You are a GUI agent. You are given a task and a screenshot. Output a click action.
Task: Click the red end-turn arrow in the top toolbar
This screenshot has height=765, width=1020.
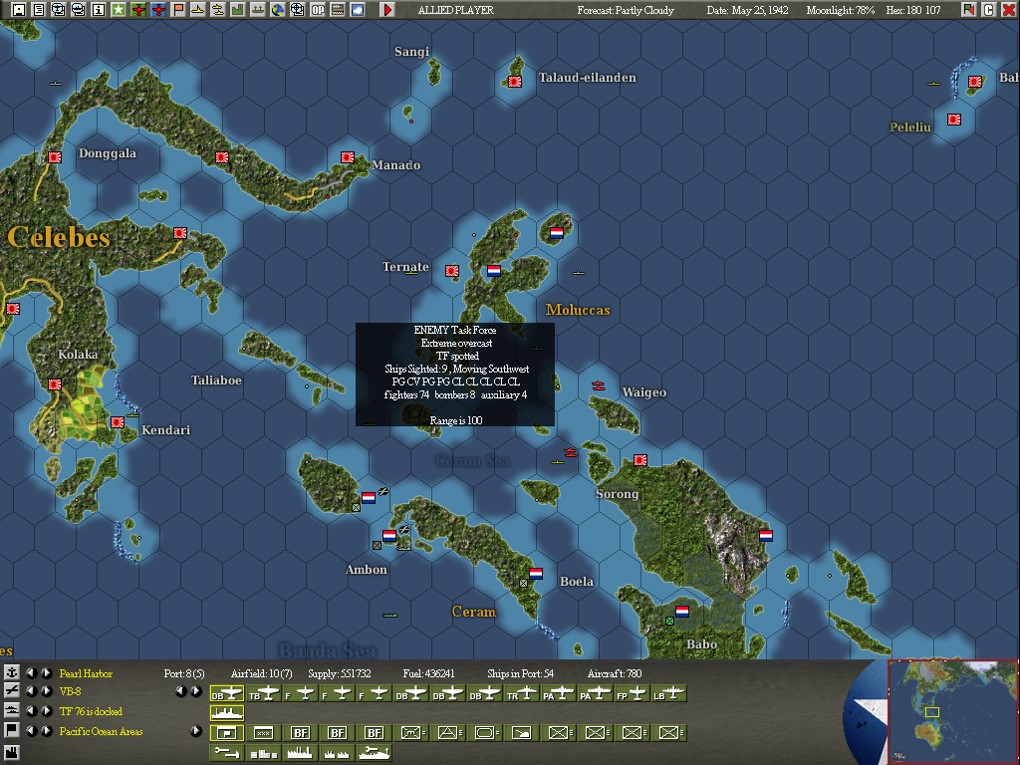[x=388, y=10]
